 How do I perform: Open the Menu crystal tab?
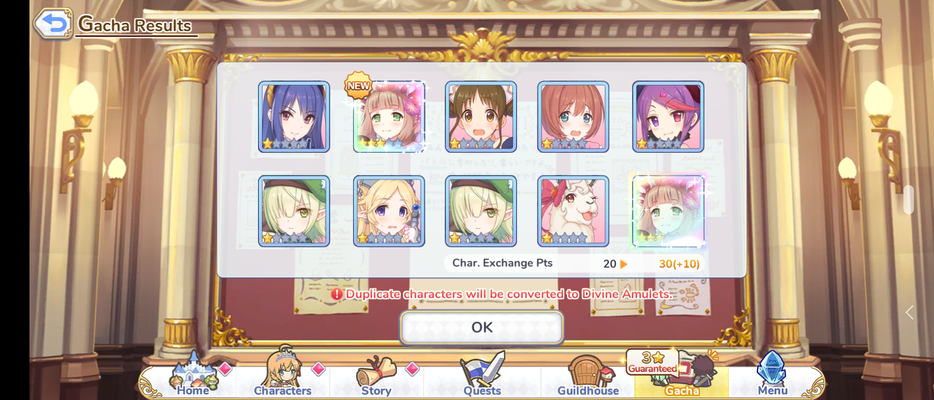pos(772,376)
